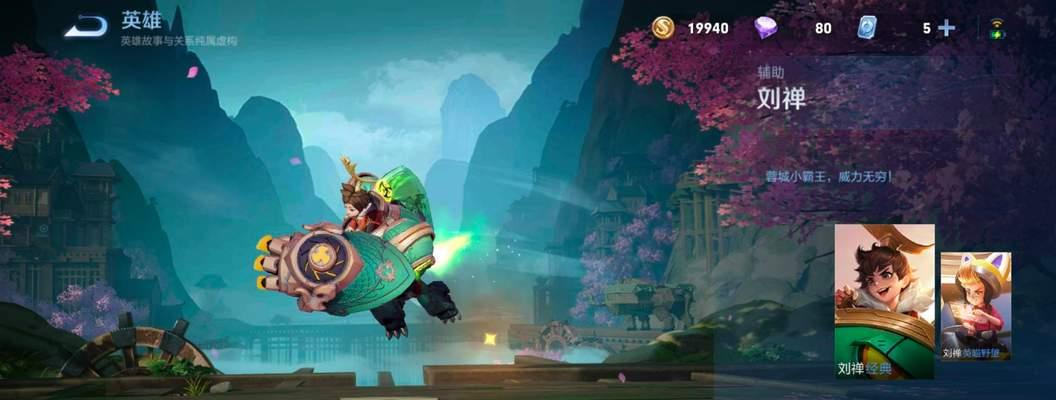Open the gold coin currency icon
This screenshot has width=1056, height=400.
point(662,28)
